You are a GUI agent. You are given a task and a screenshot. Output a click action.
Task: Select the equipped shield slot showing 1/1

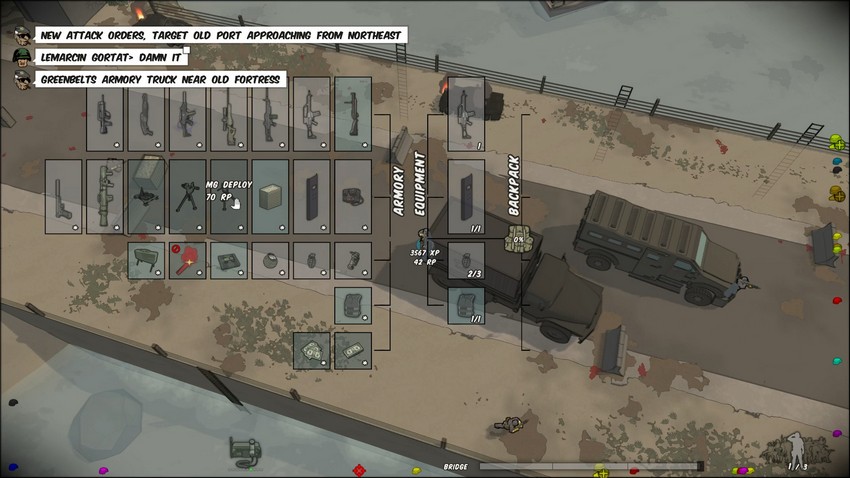point(466,196)
